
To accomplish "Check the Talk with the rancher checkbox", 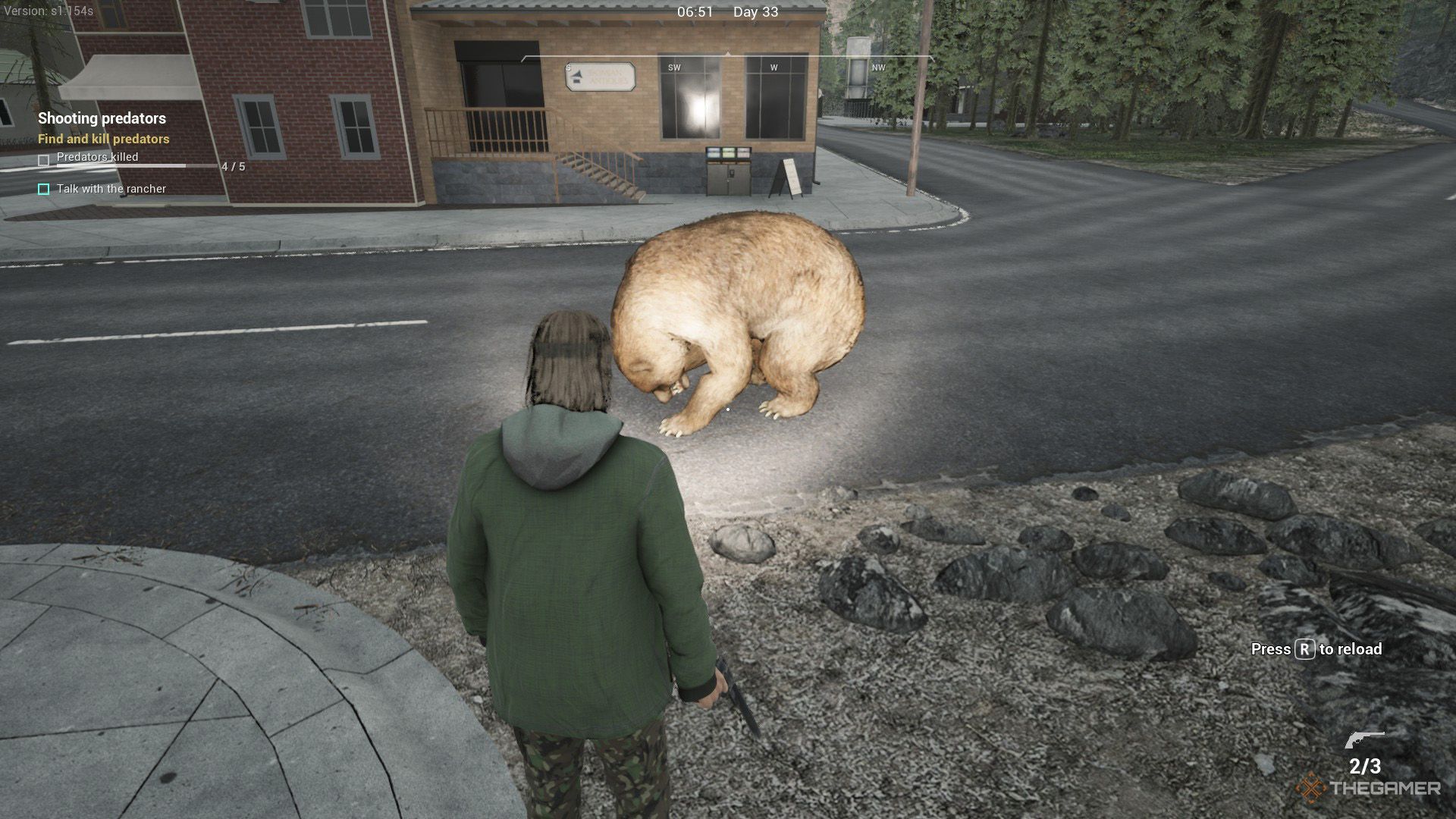I will 43,189.
